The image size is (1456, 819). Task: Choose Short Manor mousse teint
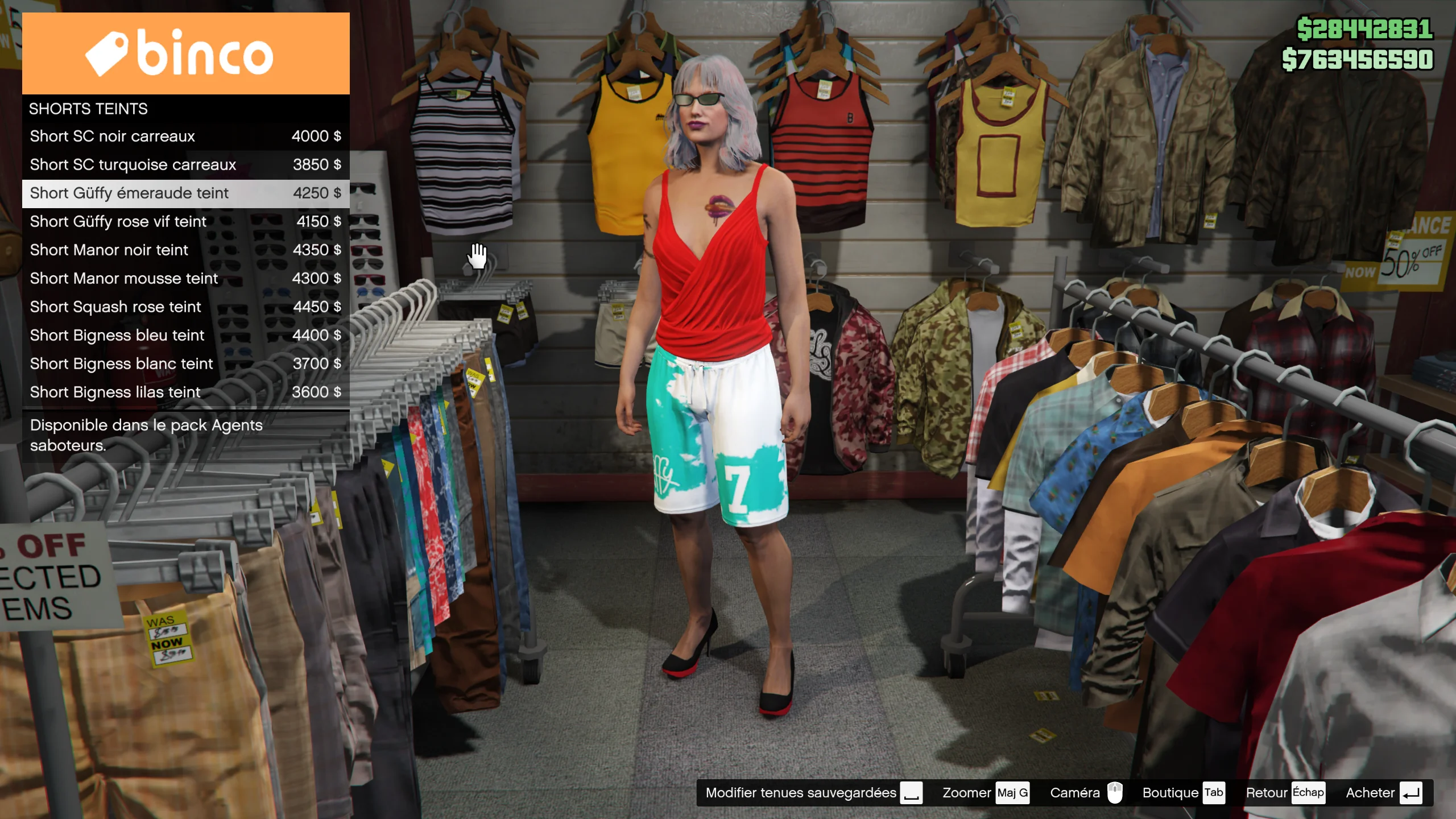click(x=185, y=279)
